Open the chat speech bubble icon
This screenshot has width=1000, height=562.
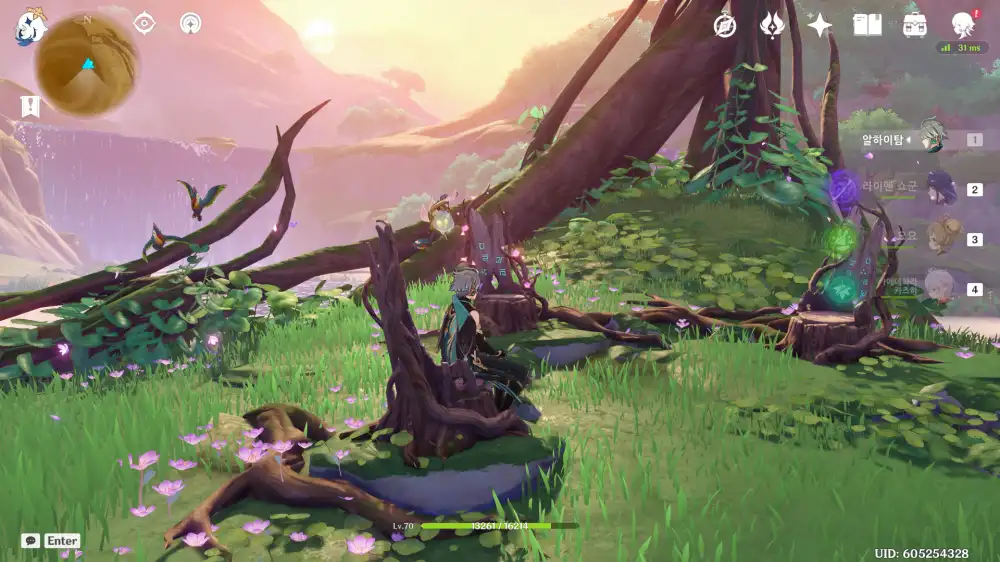tap(30, 540)
